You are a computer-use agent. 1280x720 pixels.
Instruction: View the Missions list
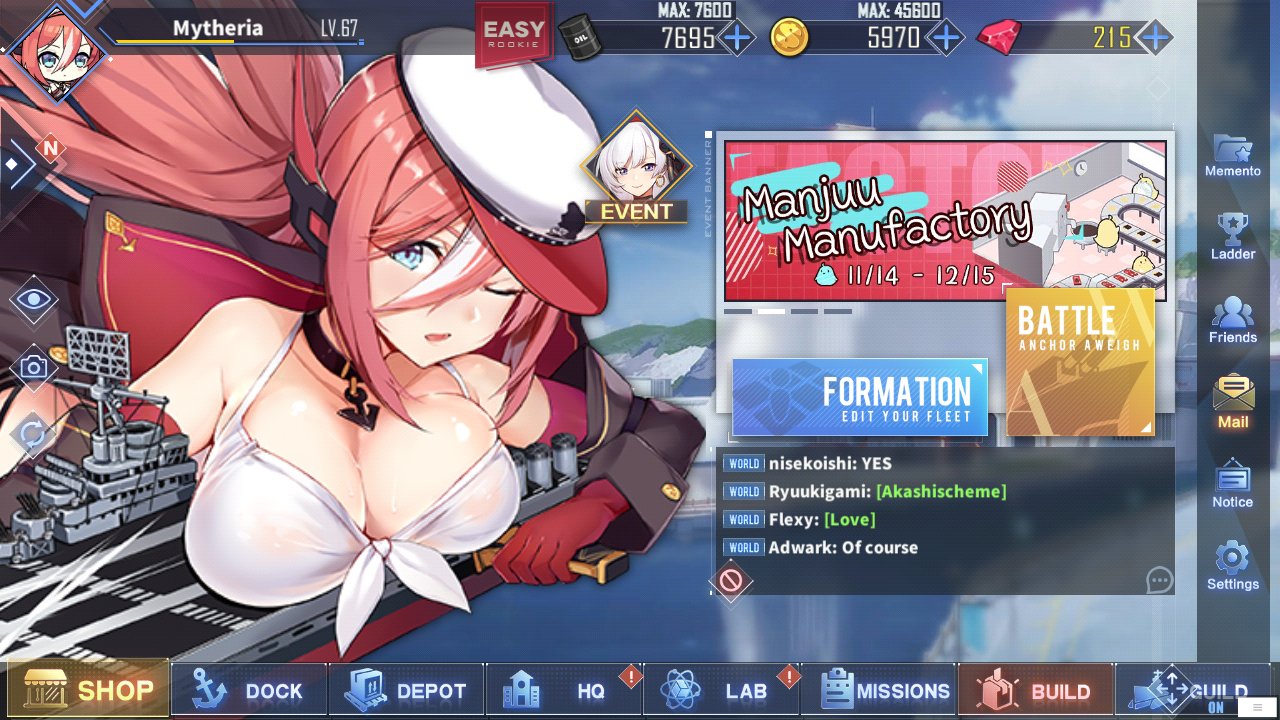pos(879,690)
